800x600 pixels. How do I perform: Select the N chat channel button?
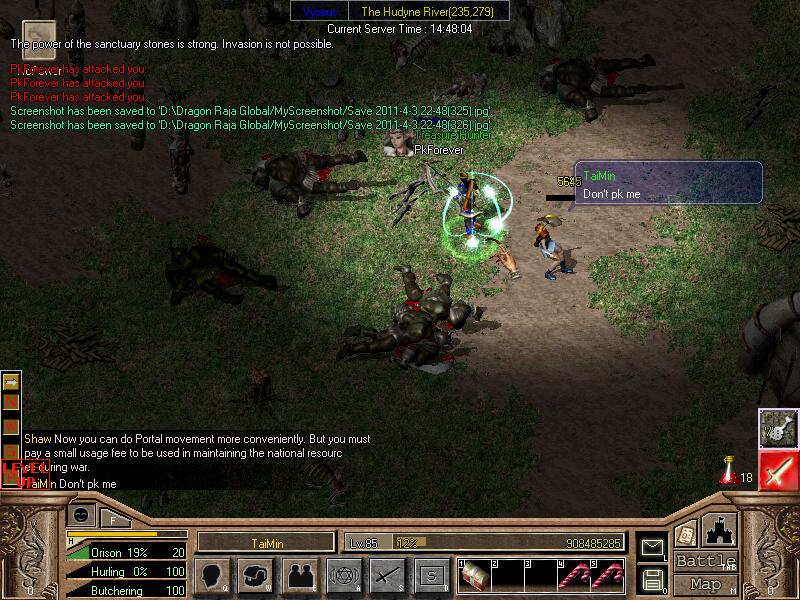[11, 400]
